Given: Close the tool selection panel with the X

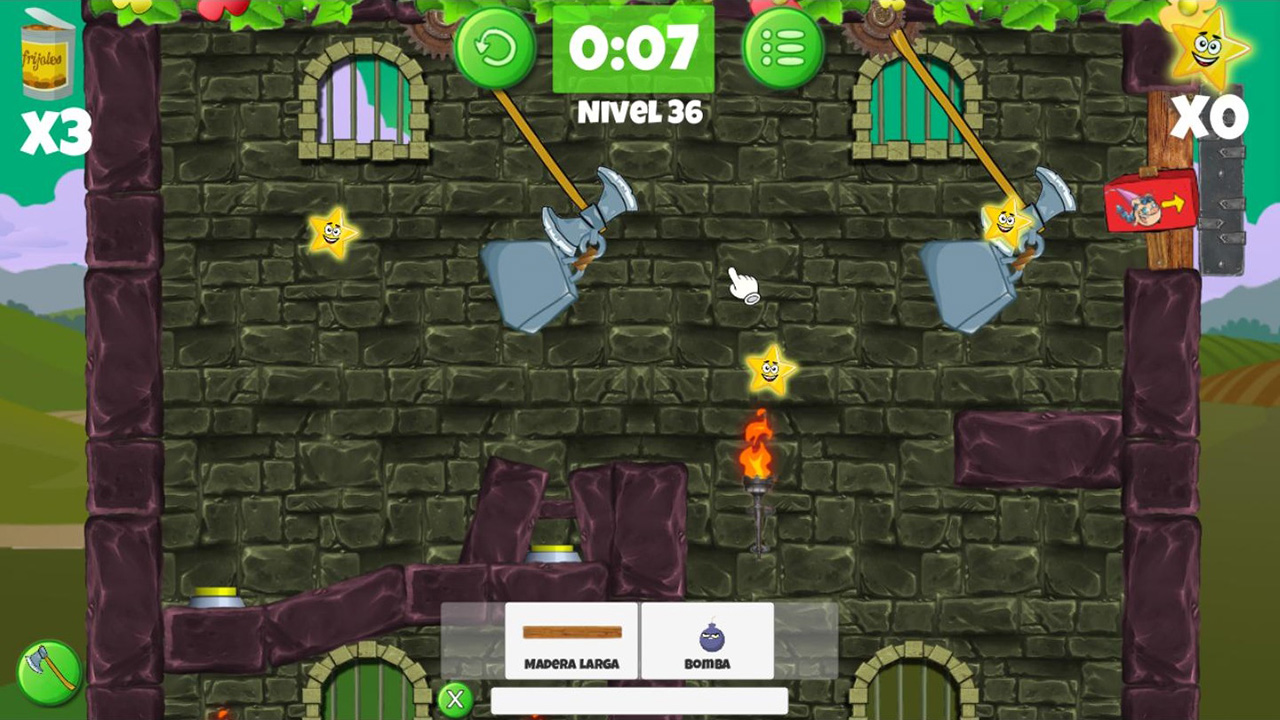Looking at the screenshot, I should coord(455,700).
